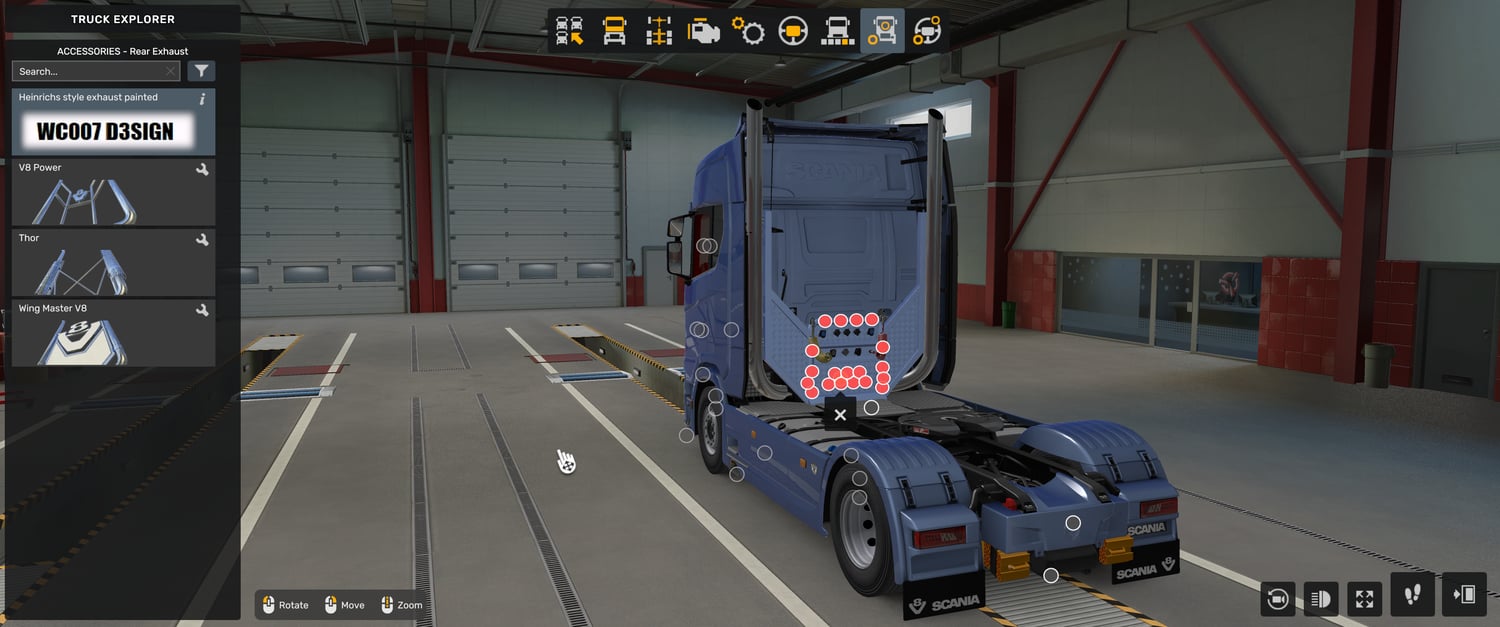Activate the walk-around footsteps button
1500x627 pixels.
coord(1412,595)
